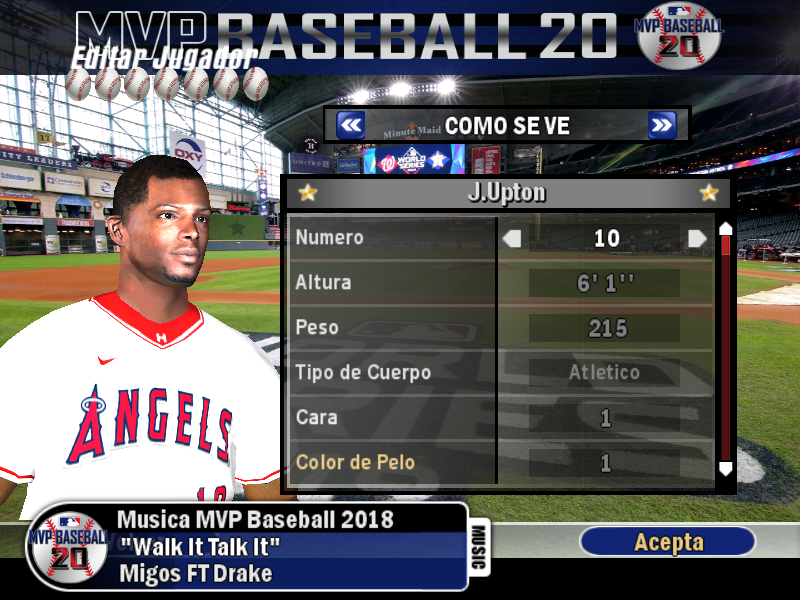The width and height of the screenshot is (800, 600).
Task: Advance to the next edit category
Action: [662, 125]
